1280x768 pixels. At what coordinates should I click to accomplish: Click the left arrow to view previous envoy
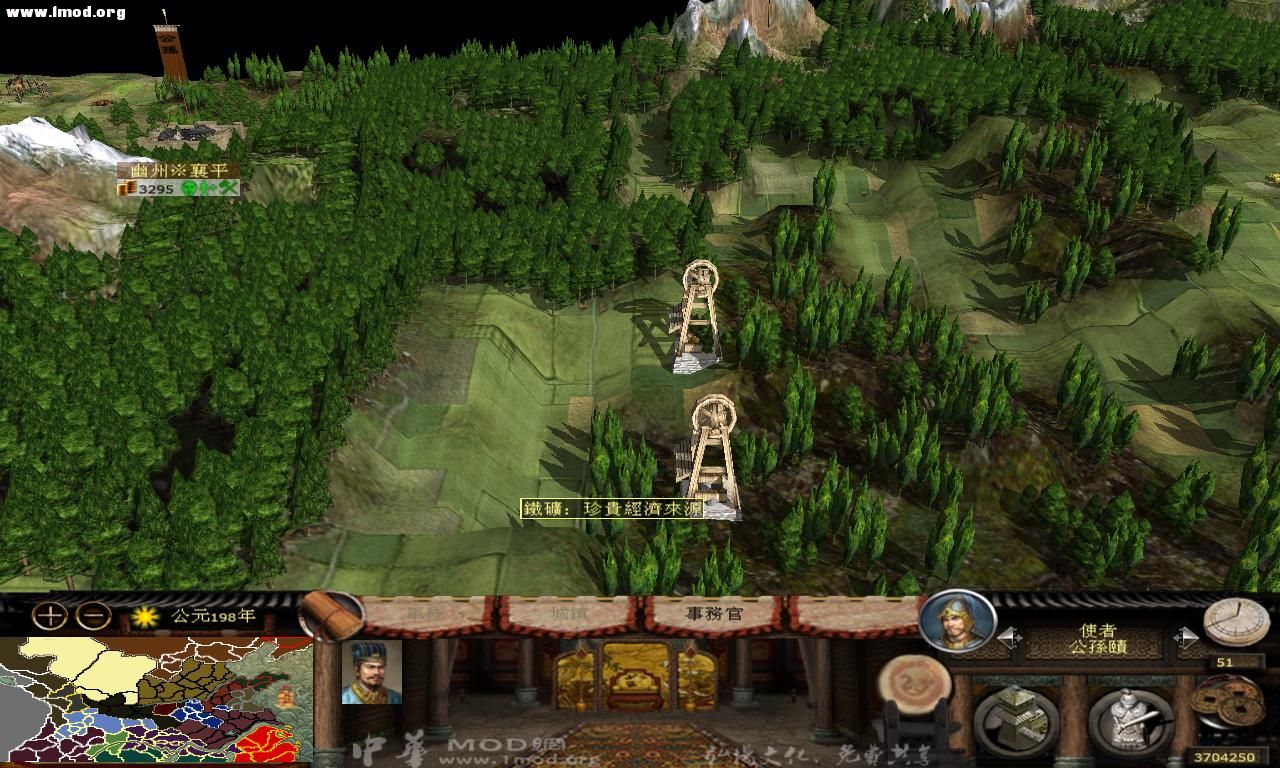click(1008, 636)
